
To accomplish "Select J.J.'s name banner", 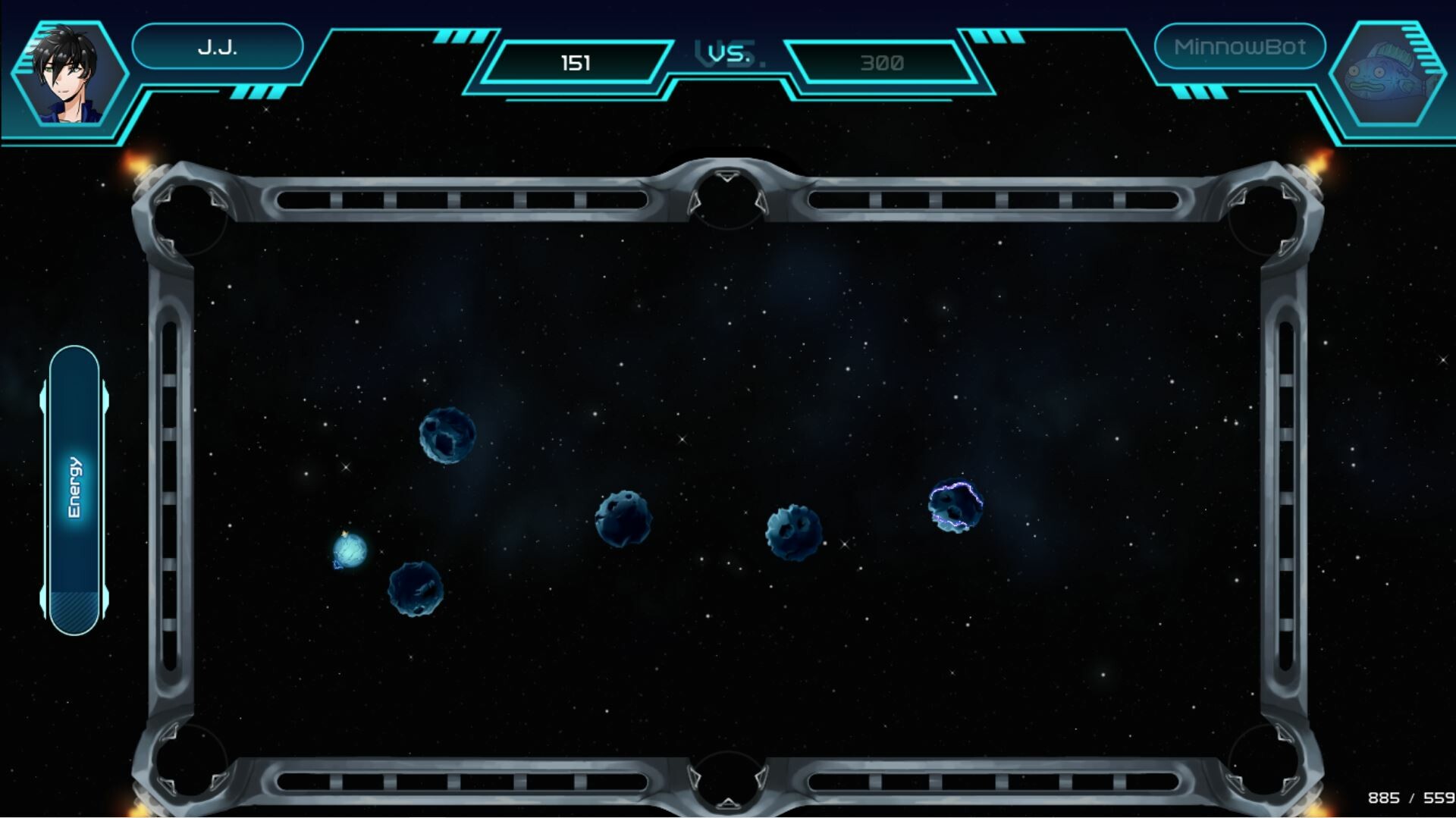I will click(218, 46).
